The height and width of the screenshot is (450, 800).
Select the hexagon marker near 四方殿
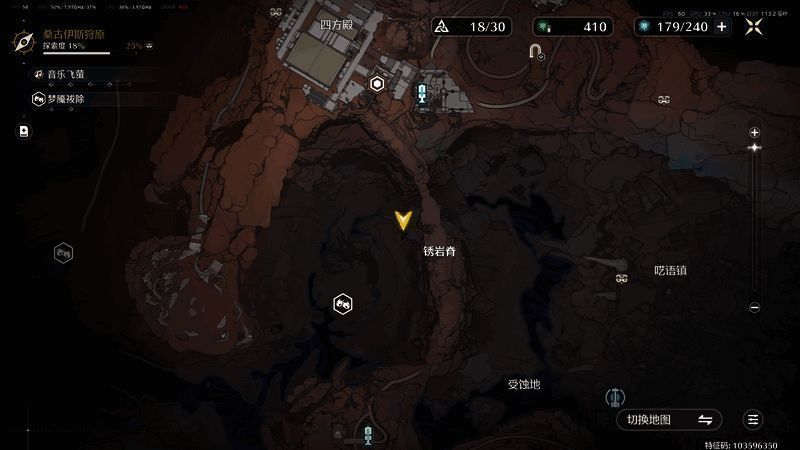pos(377,84)
